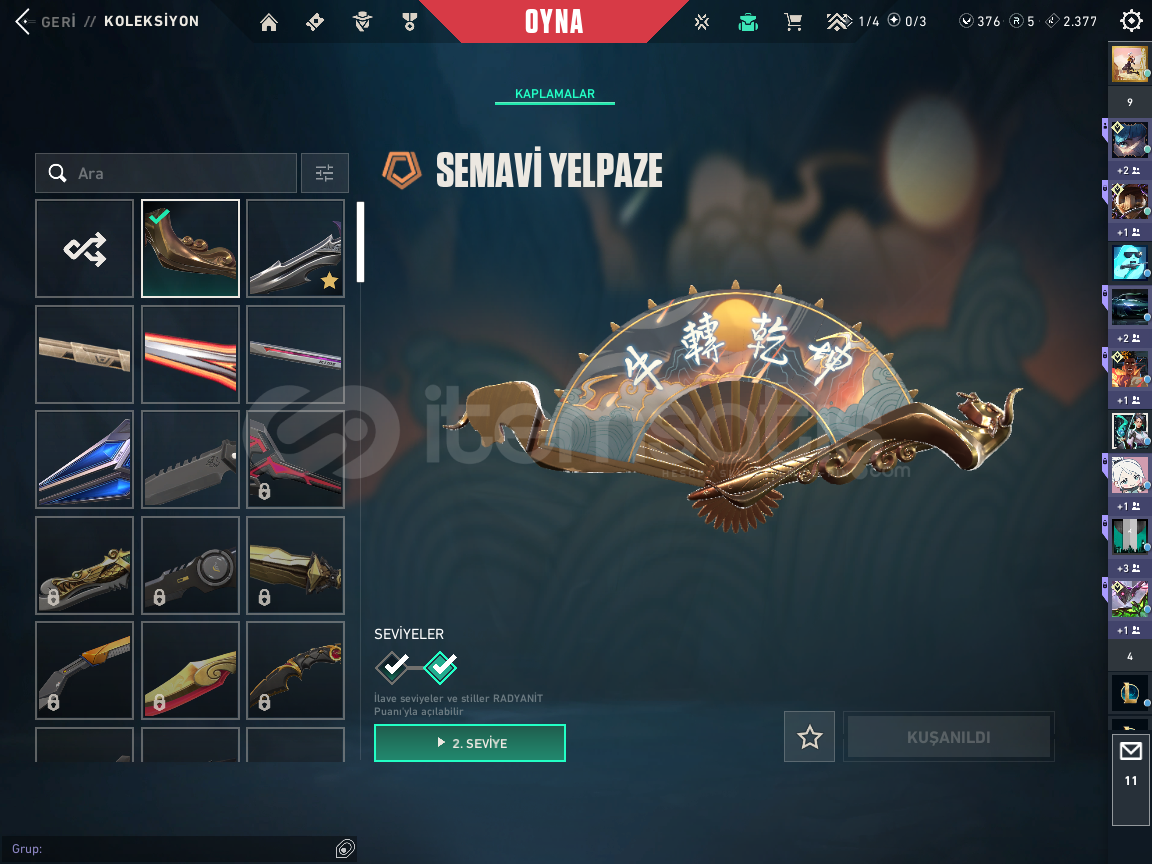Viewport: 1152px width, 864px height.
Task: Open the settings gear
Action: point(1131,21)
